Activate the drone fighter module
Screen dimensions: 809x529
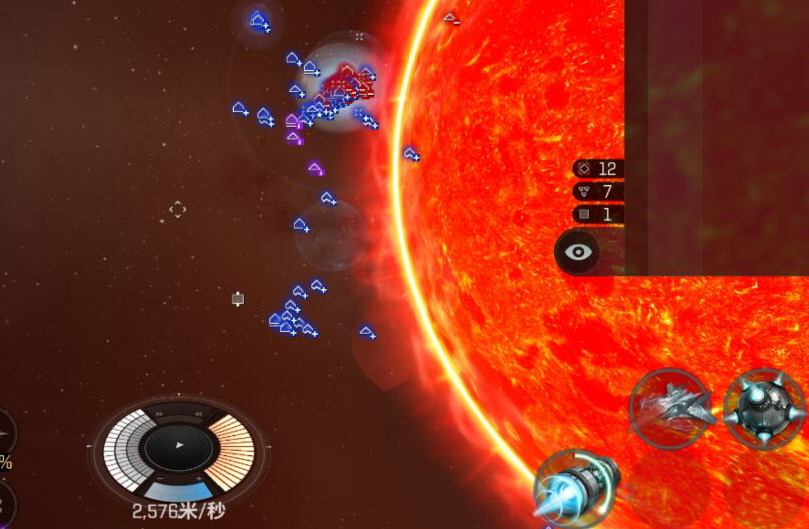[671, 408]
